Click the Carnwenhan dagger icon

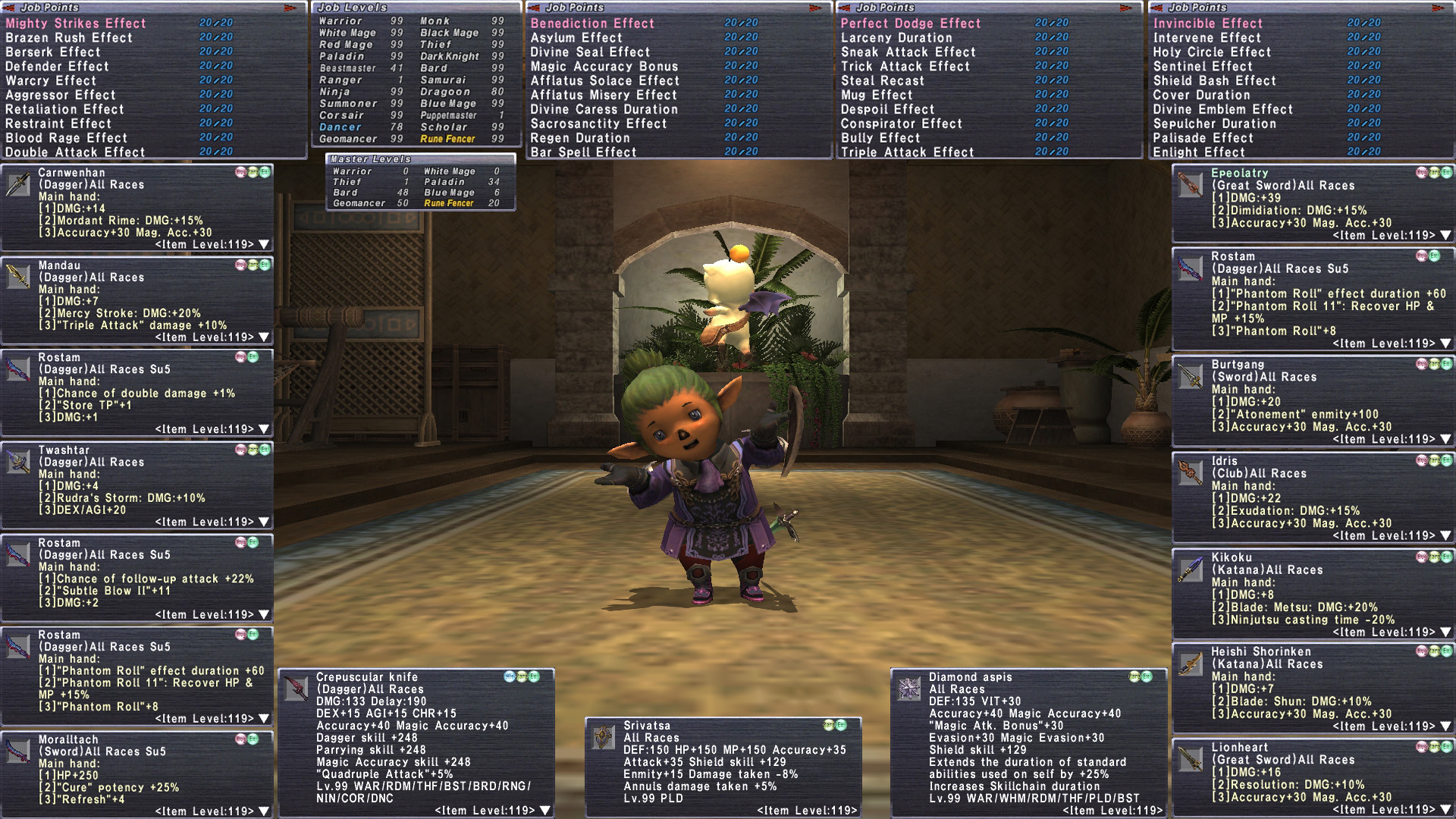pyautogui.click(x=18, y=184)
